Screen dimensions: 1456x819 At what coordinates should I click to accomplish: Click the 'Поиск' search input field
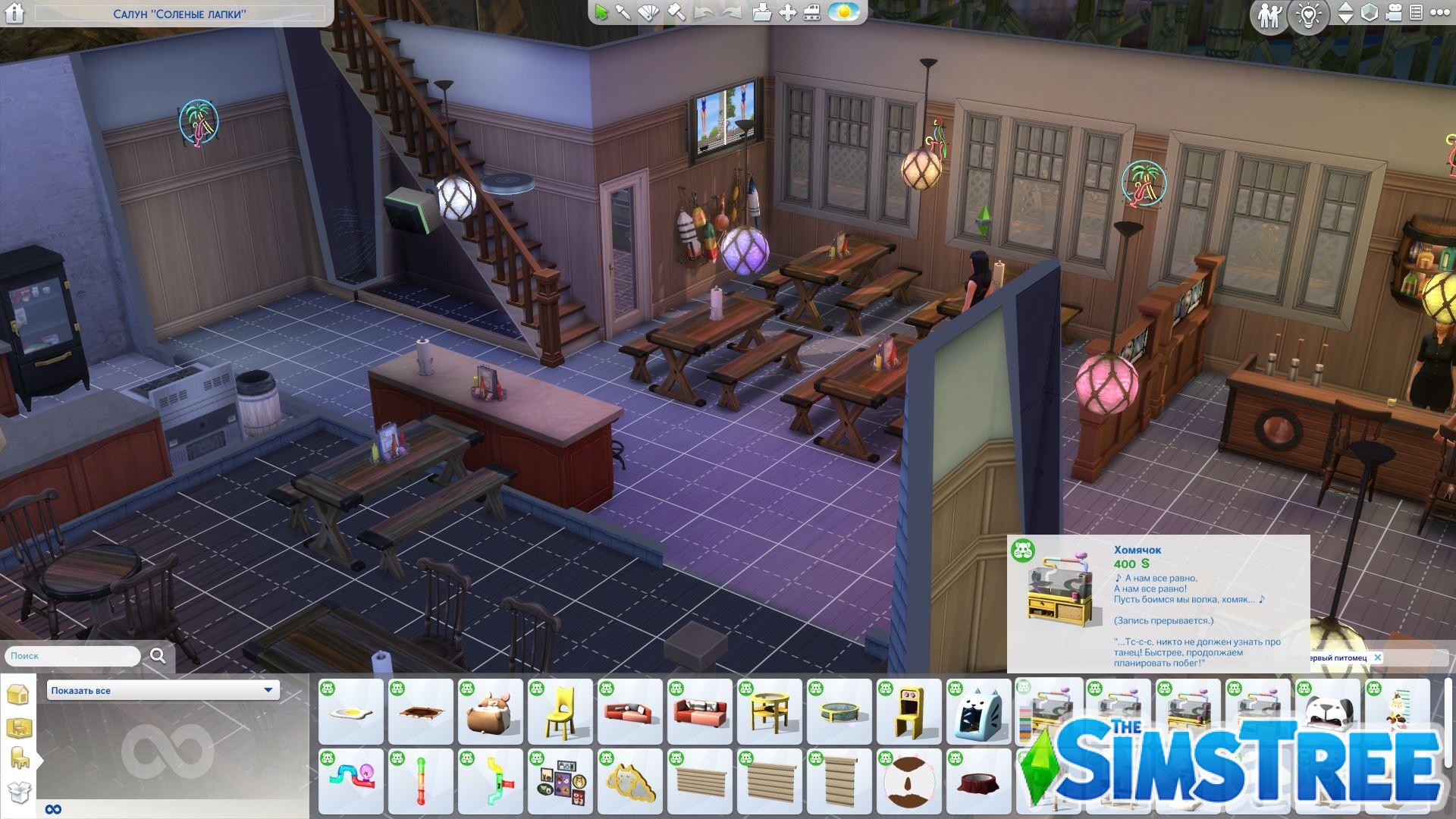click(x=72, y=655)
